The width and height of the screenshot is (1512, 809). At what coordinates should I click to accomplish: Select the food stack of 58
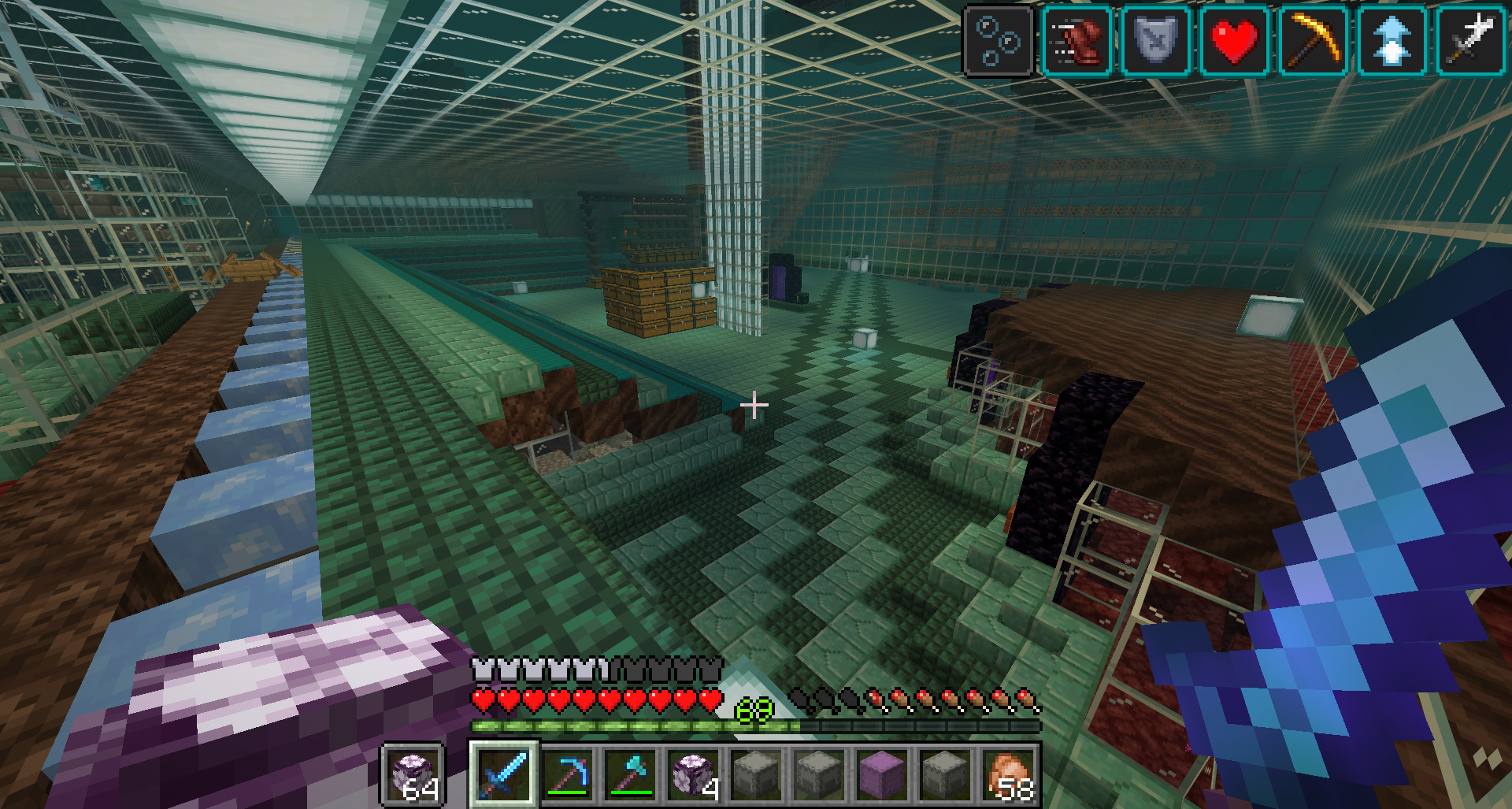pyautogui.click(x=1008, y=774)
